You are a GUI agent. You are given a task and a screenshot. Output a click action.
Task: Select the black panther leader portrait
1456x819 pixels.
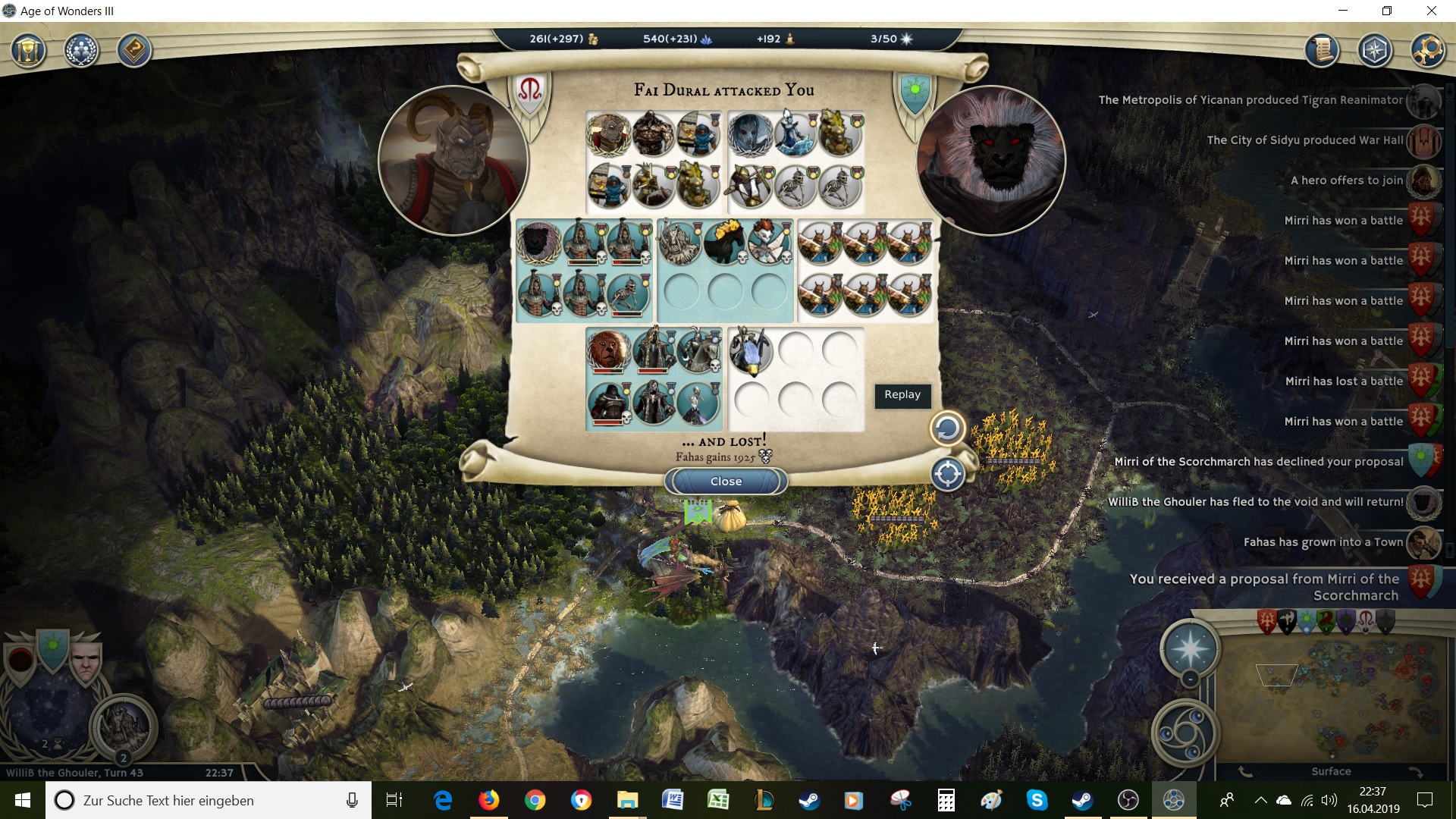(990, 161)
